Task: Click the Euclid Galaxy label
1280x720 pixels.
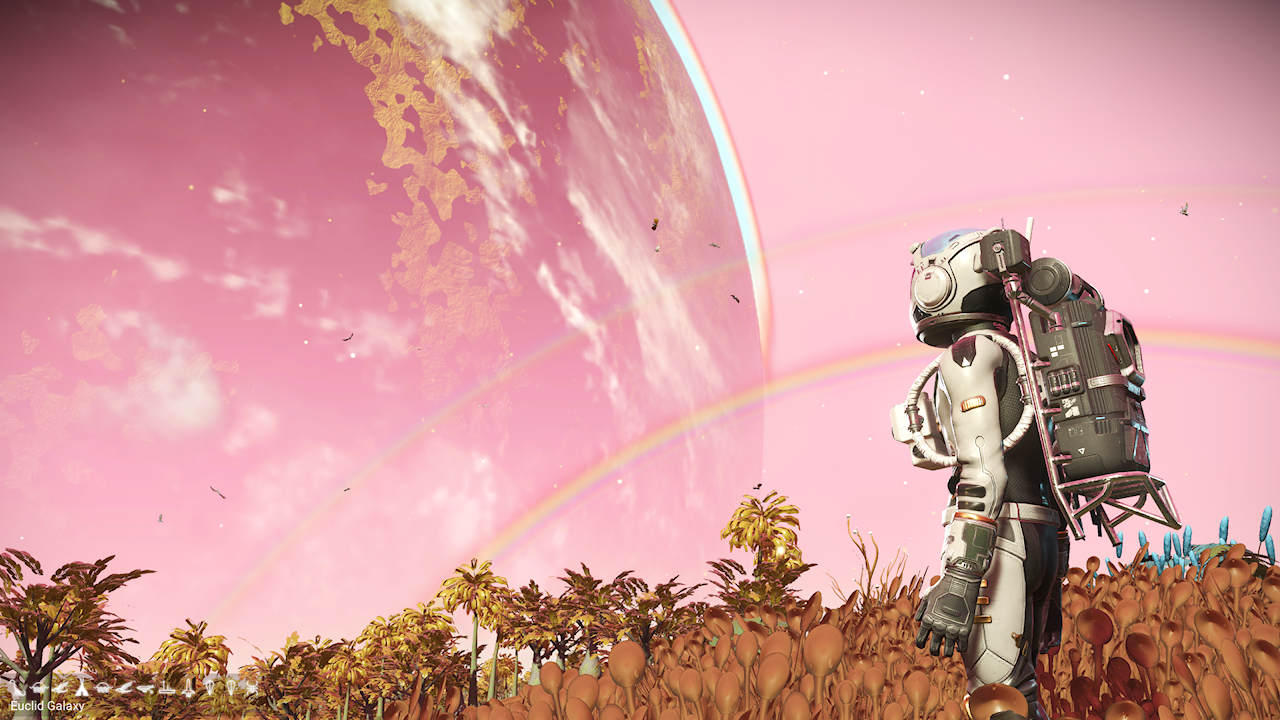Action: 47,706
